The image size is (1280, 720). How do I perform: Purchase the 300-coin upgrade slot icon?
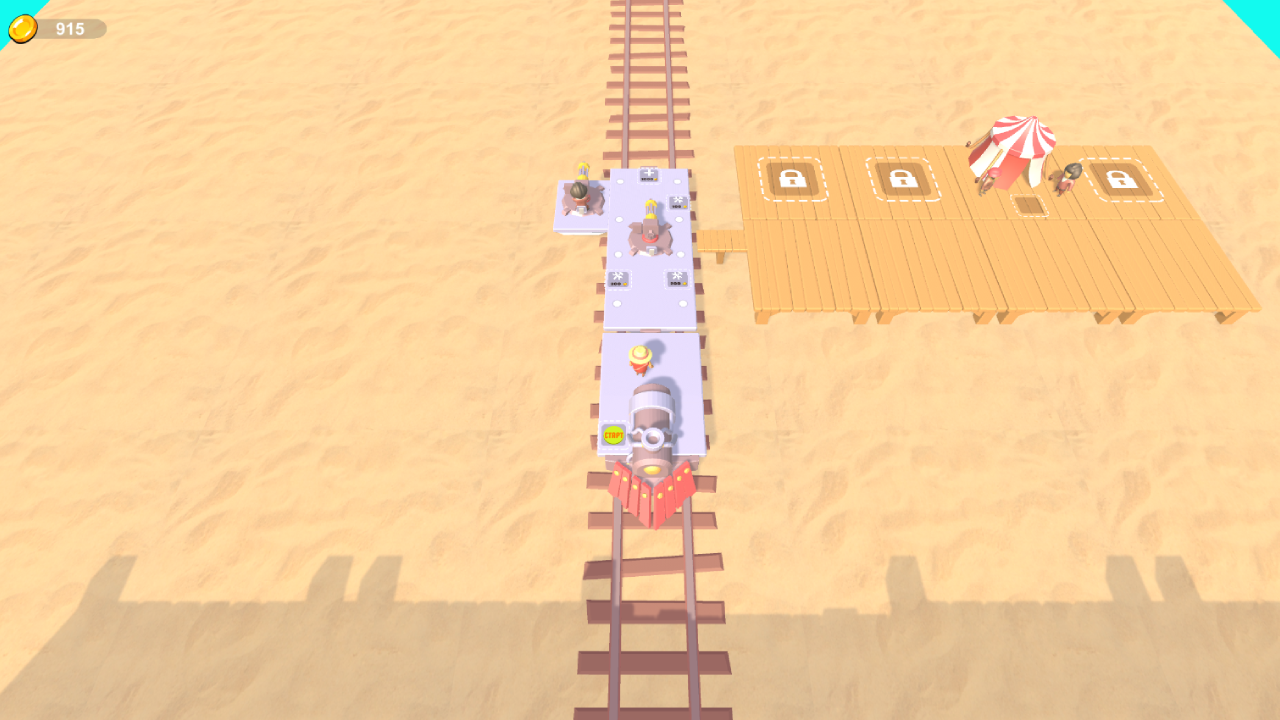pyautogui.click(x=676, y=279)
